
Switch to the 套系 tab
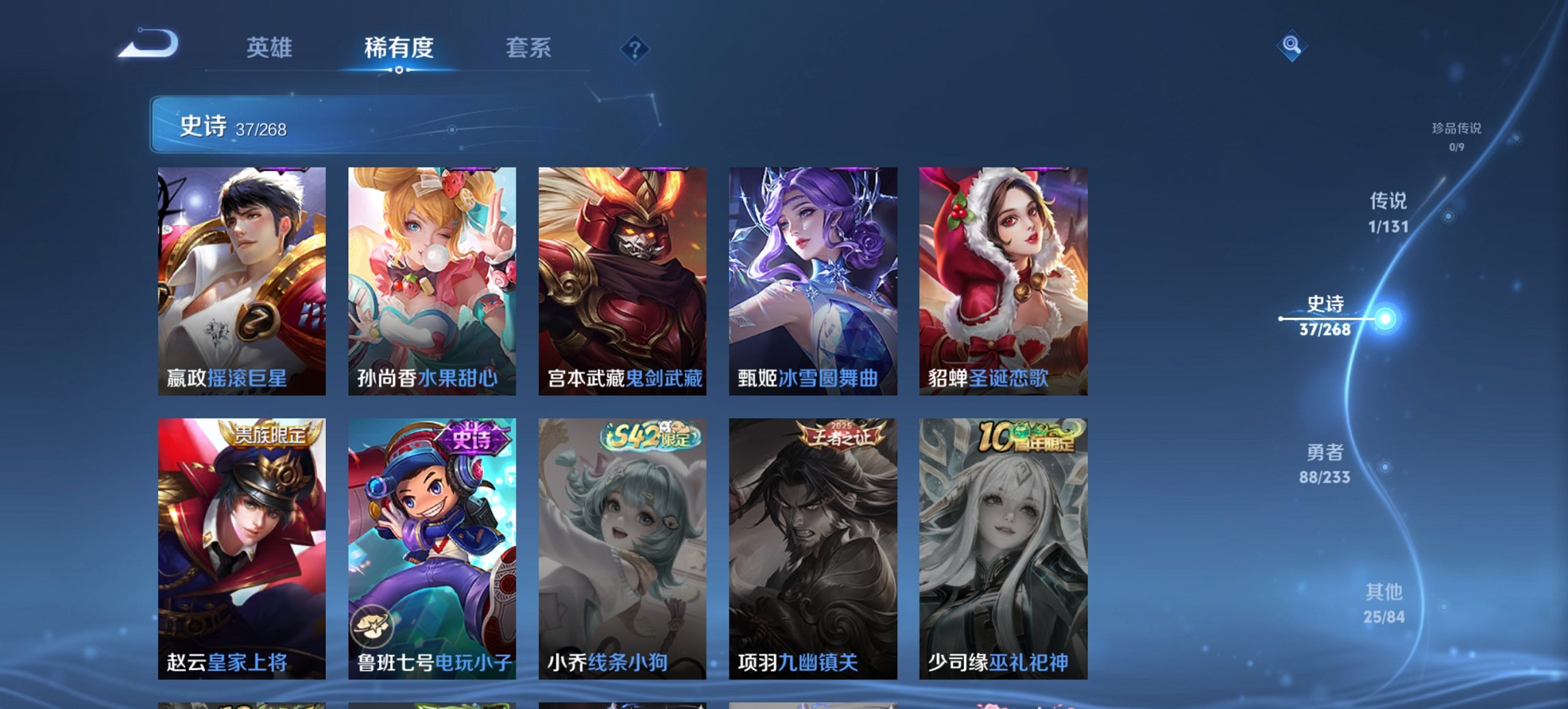click(x=529, y=48)
